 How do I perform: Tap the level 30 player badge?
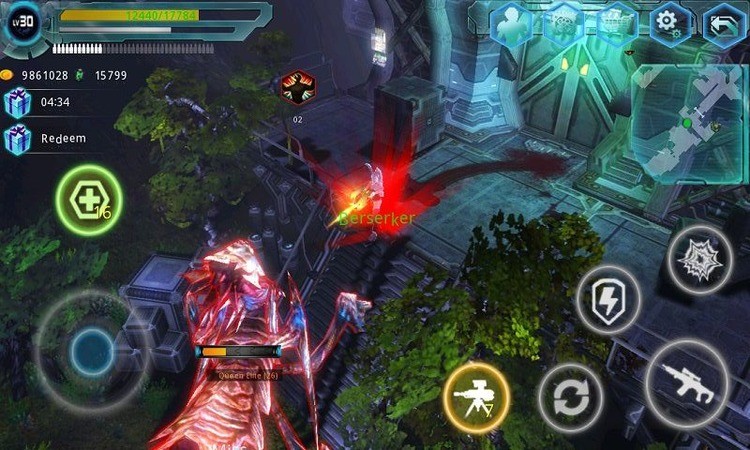25,21
